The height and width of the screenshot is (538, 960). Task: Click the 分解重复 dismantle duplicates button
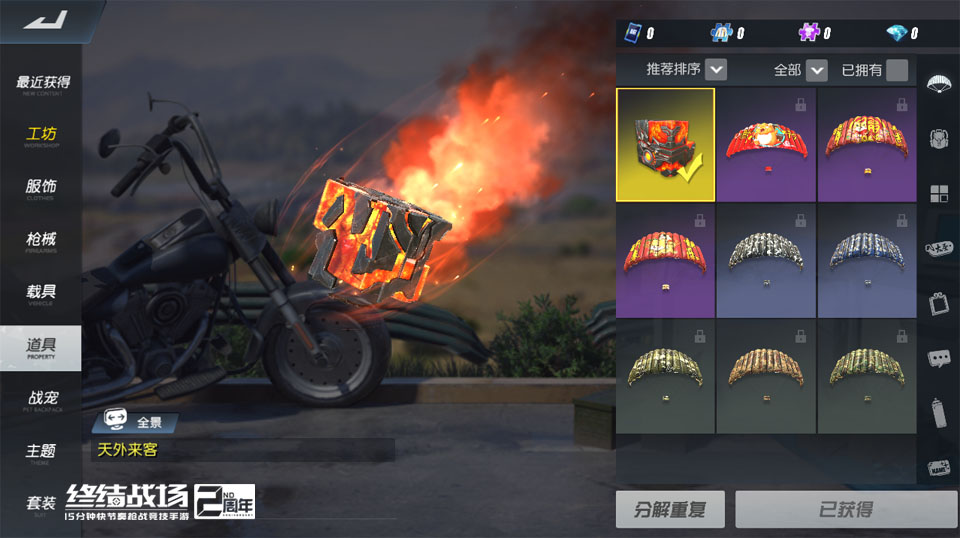[670, 509]
